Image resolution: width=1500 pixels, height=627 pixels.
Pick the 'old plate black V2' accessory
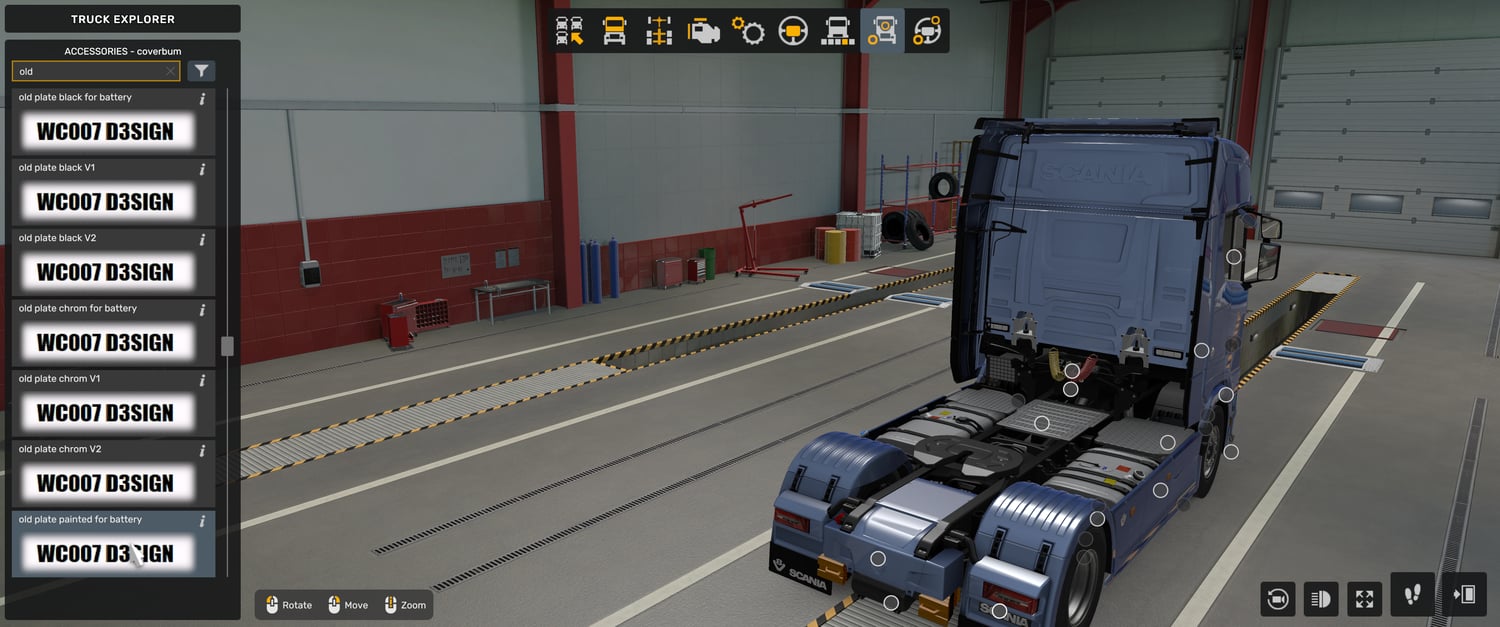tap(105, 272)
